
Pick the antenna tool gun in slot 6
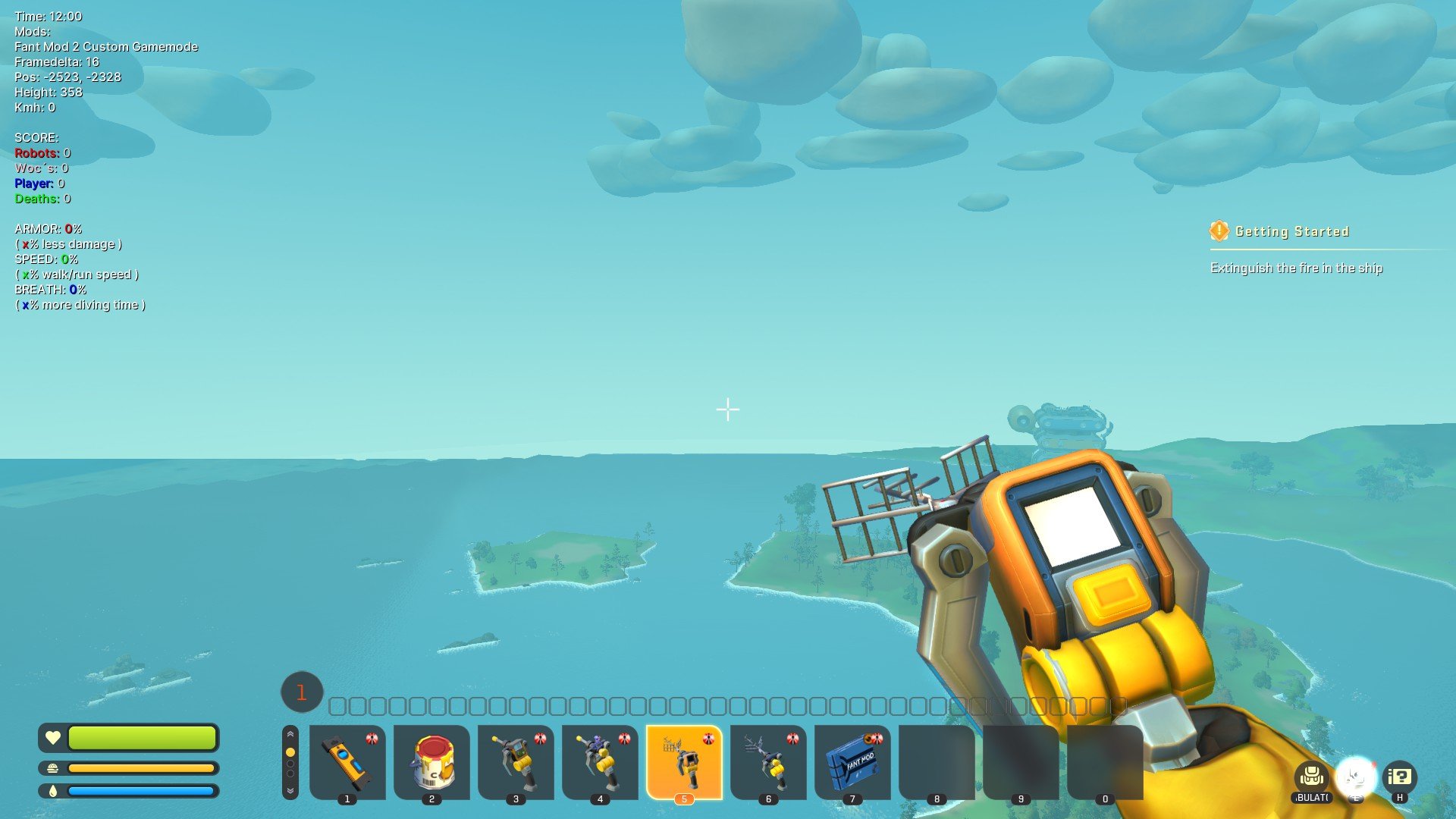(x=768, y=761)
